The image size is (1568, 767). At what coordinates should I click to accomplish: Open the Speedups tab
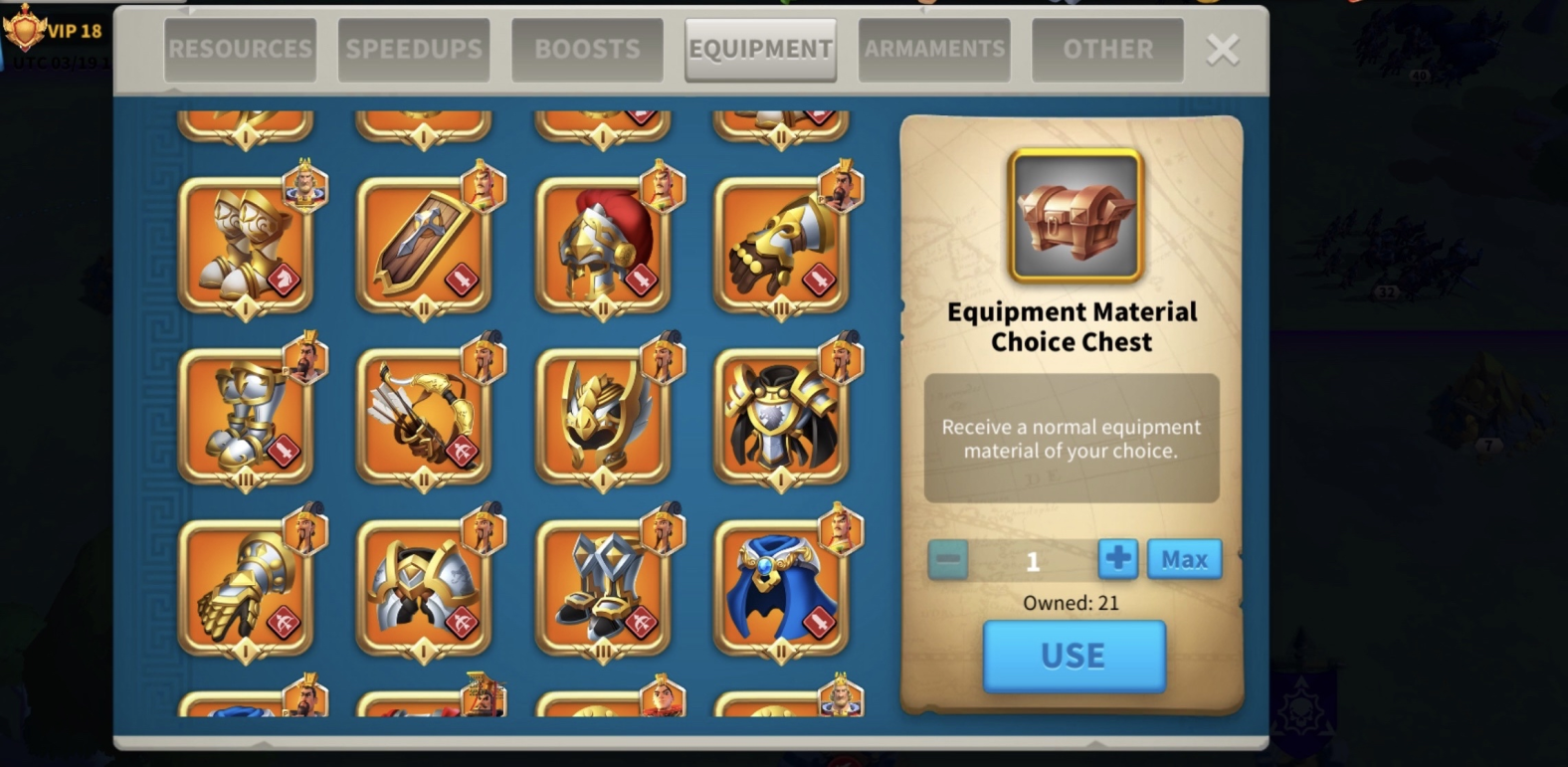(413, 49)
